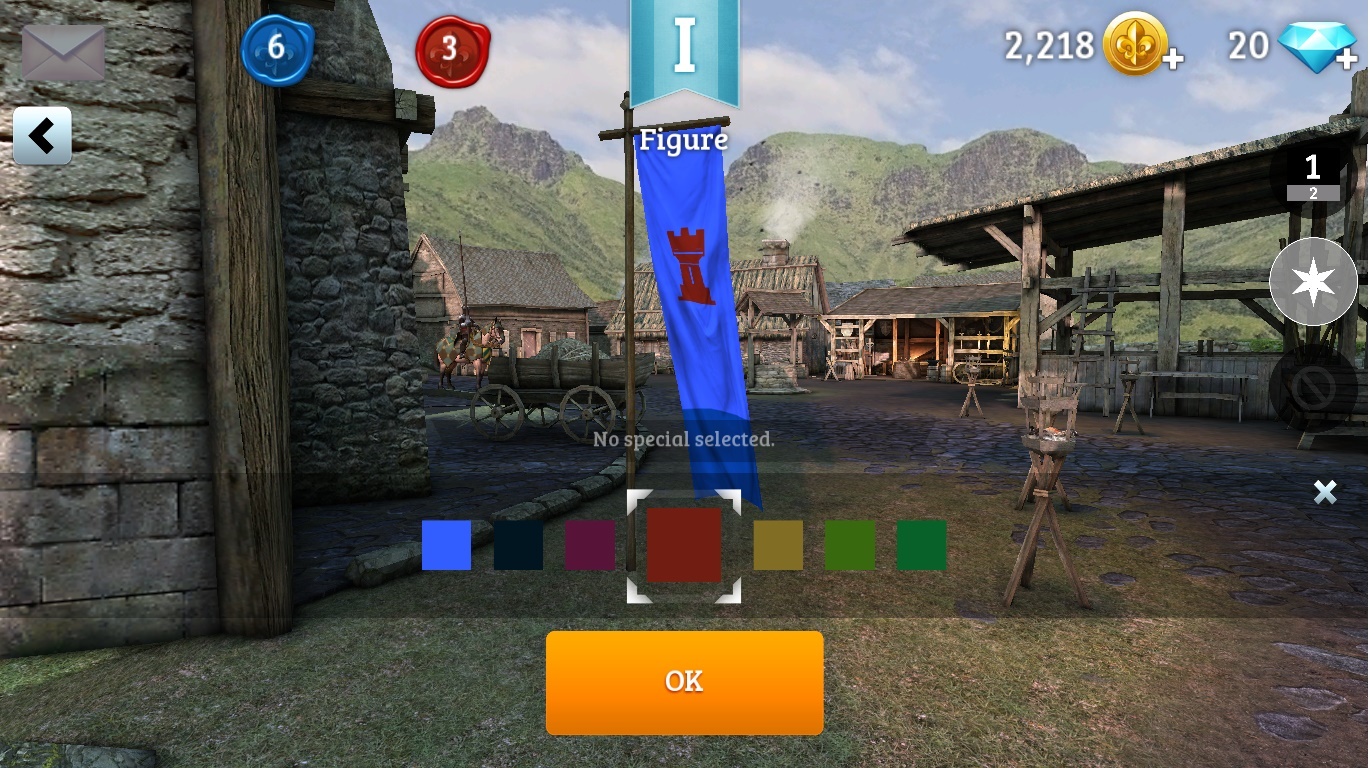Viewport: 1370px width, 768px height.
Task: Choose the bright blue color swatch
Action: (446, 545)
